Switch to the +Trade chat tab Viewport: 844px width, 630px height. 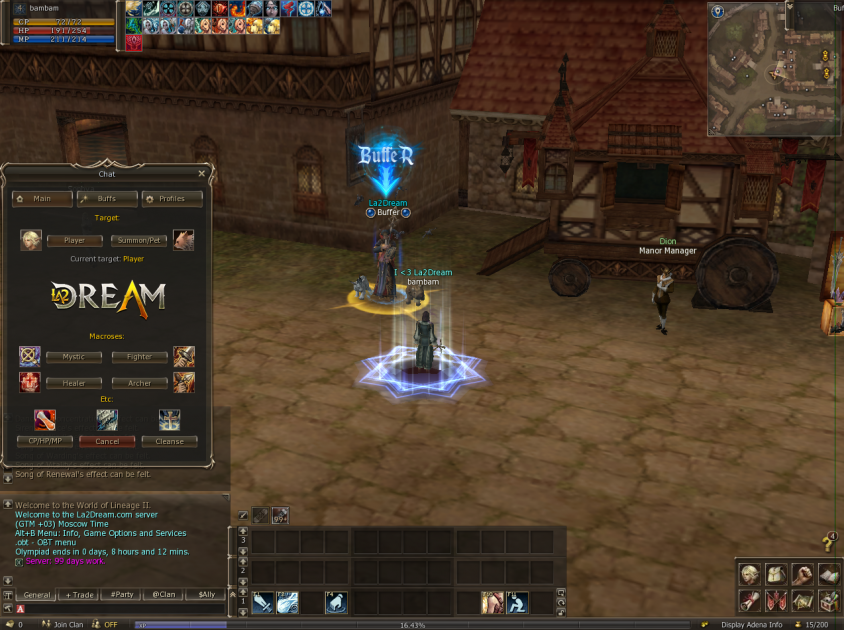tap(80, 594)
